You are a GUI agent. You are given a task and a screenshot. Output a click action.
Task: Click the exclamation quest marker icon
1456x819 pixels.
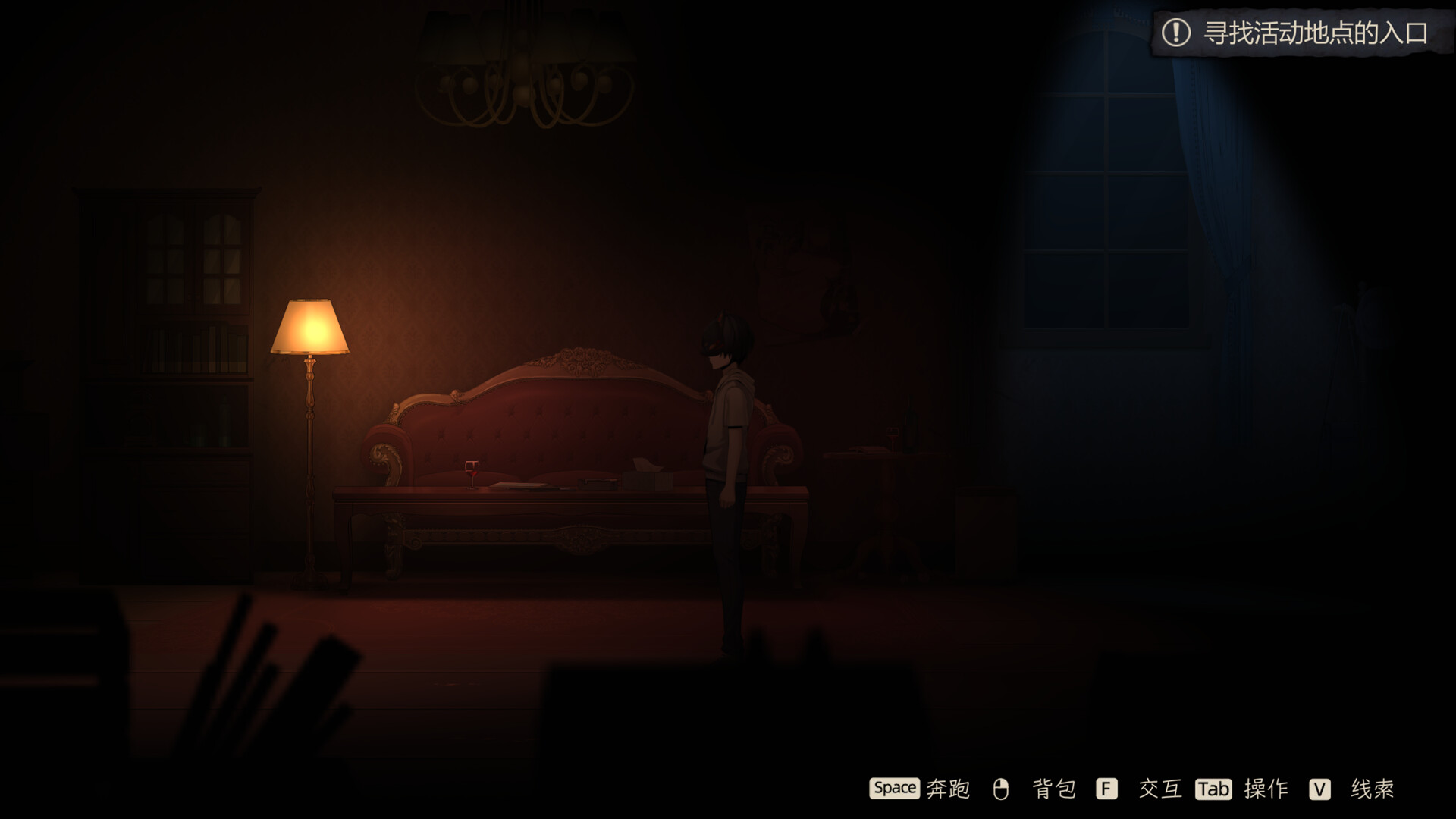point(1175,33)
